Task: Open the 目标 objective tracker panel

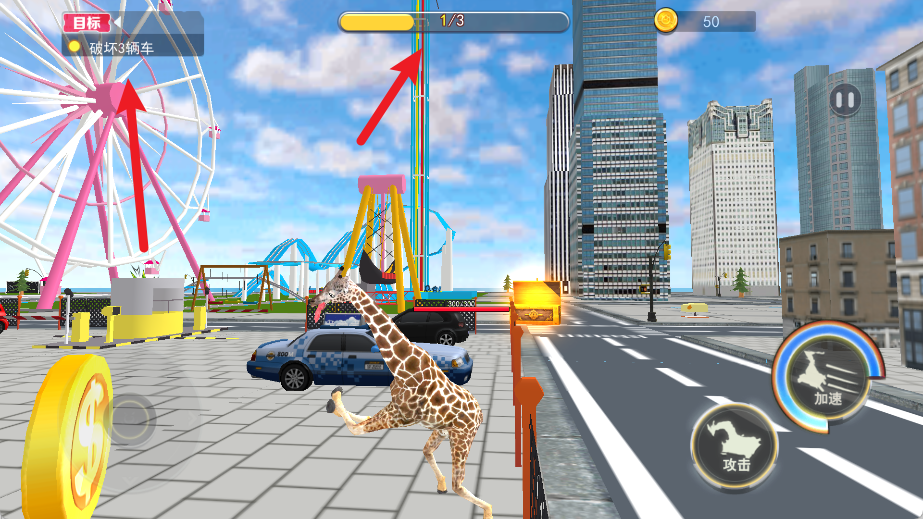Action: [x=88, y=22]
